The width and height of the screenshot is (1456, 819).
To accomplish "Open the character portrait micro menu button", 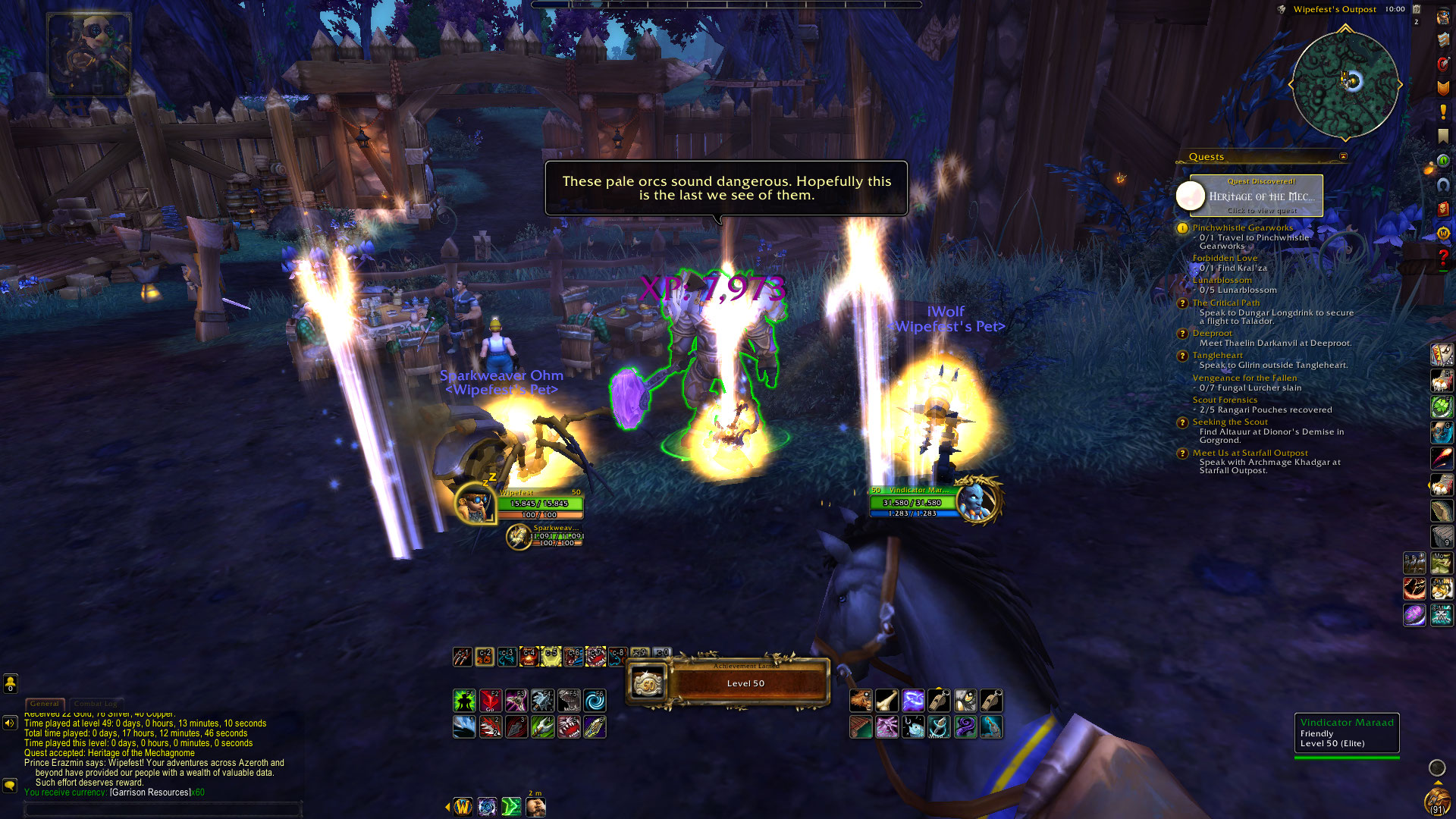I will 1442,17.
